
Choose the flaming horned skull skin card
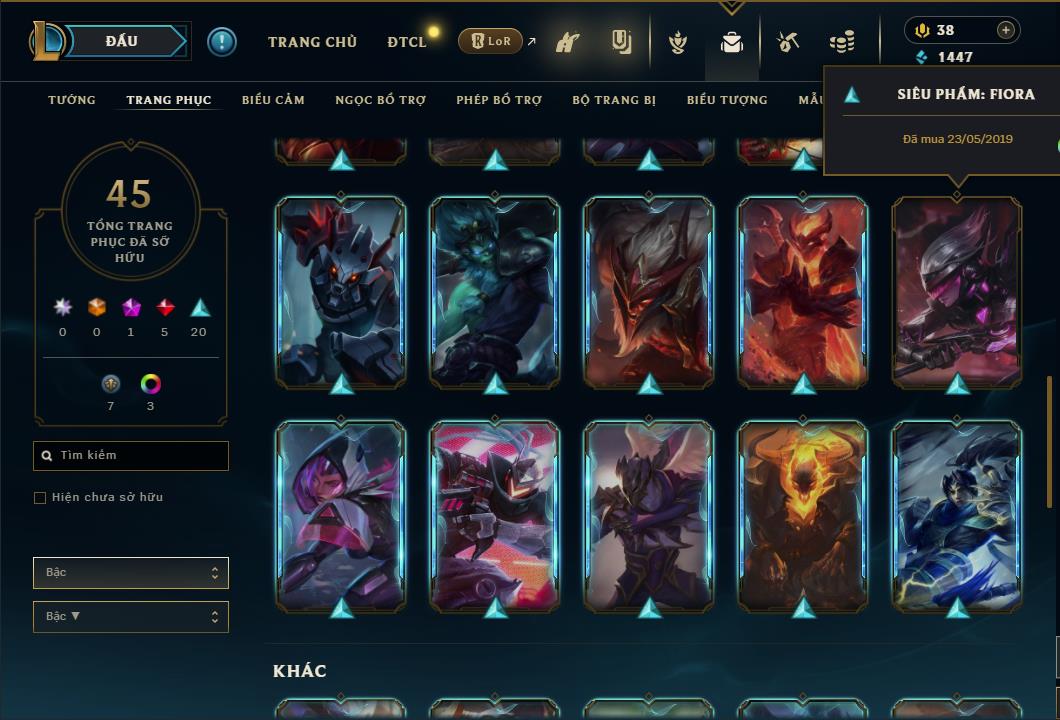[803, 515]
